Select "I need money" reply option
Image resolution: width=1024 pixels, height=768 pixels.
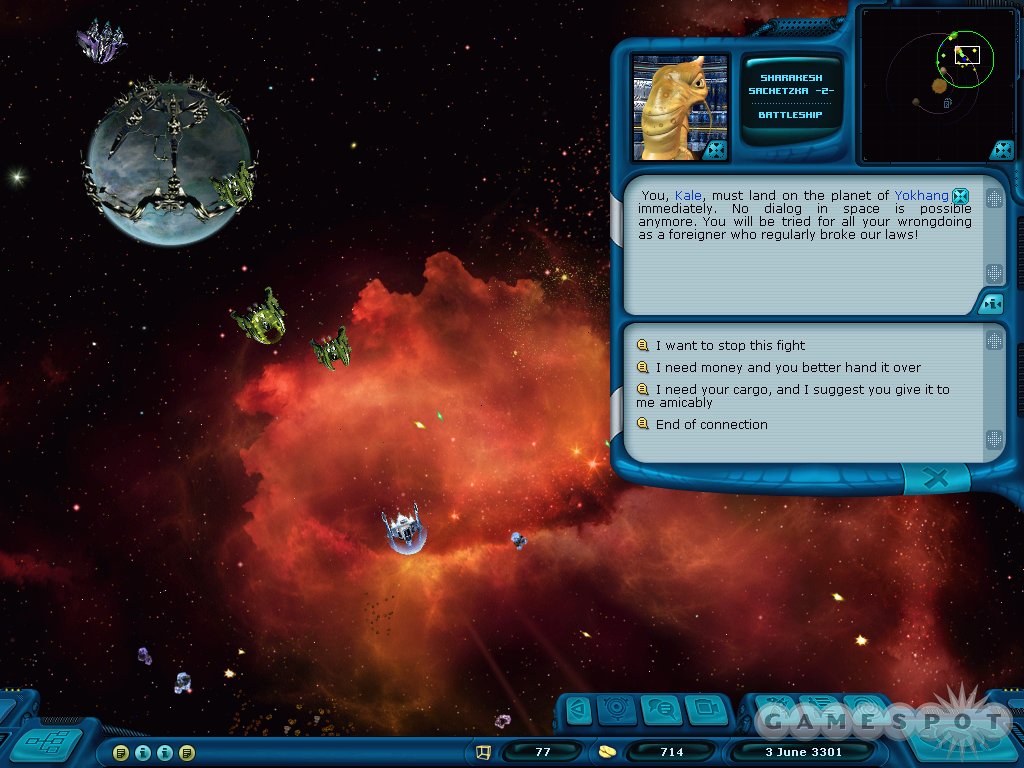788,368
